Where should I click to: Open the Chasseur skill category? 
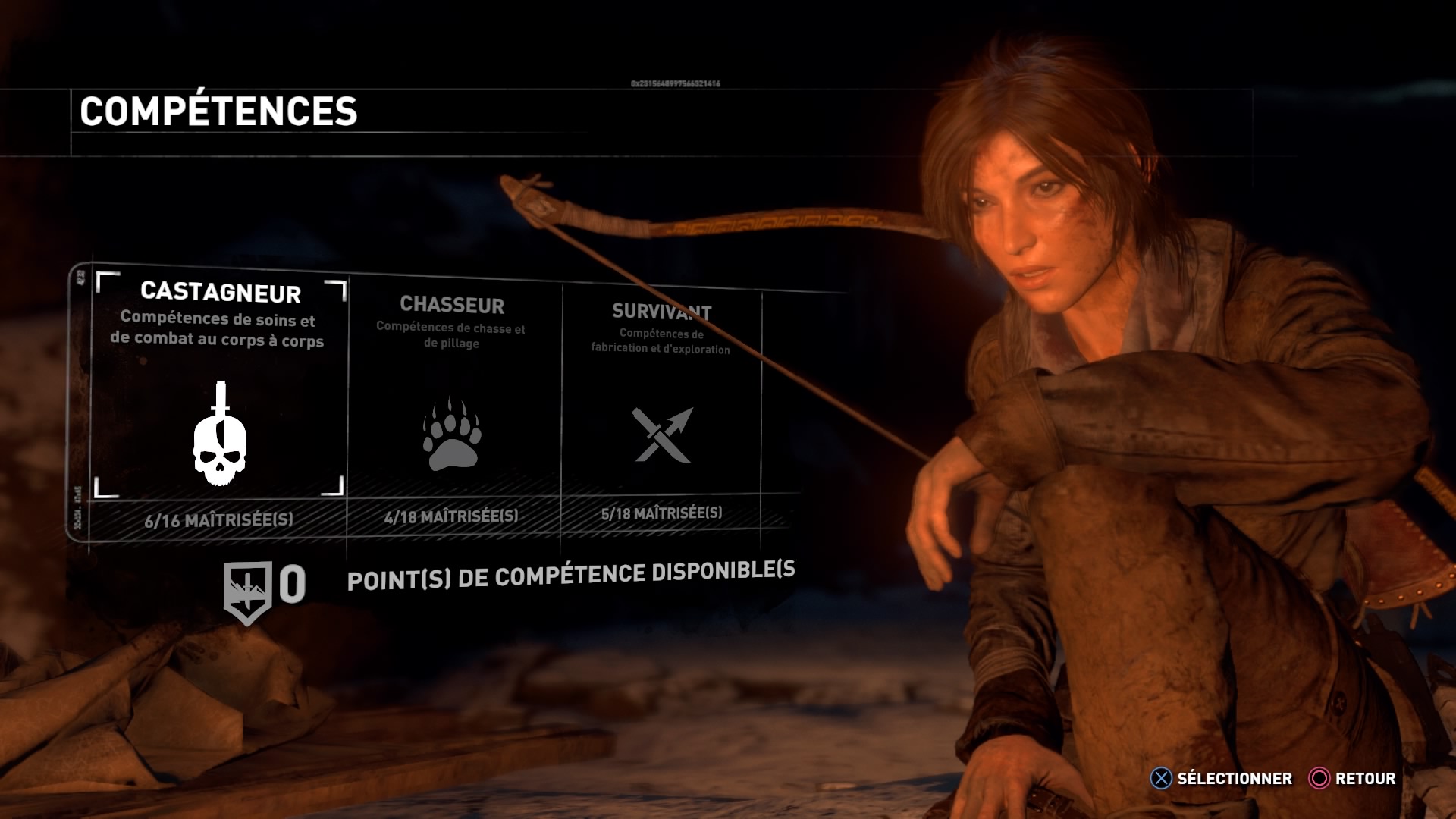coord(453,409)
